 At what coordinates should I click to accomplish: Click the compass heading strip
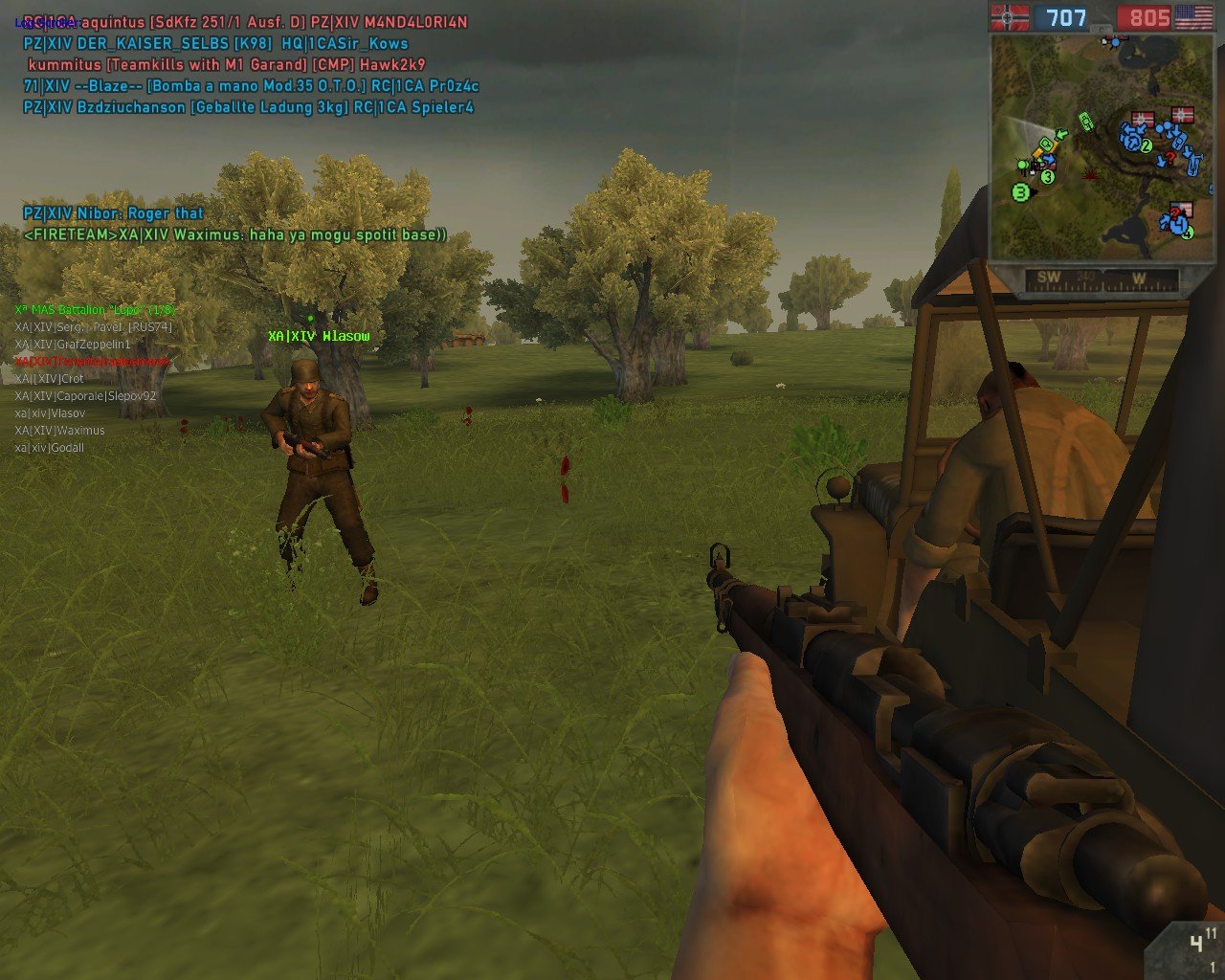point(1101,279)
